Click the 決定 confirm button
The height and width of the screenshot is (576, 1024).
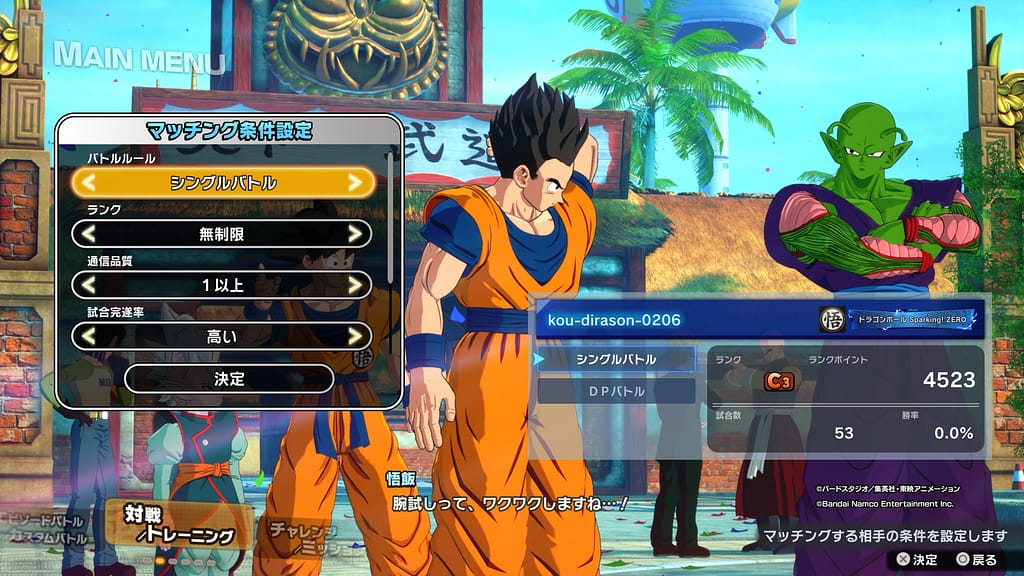pyautogui.click(x=229, y=379)
